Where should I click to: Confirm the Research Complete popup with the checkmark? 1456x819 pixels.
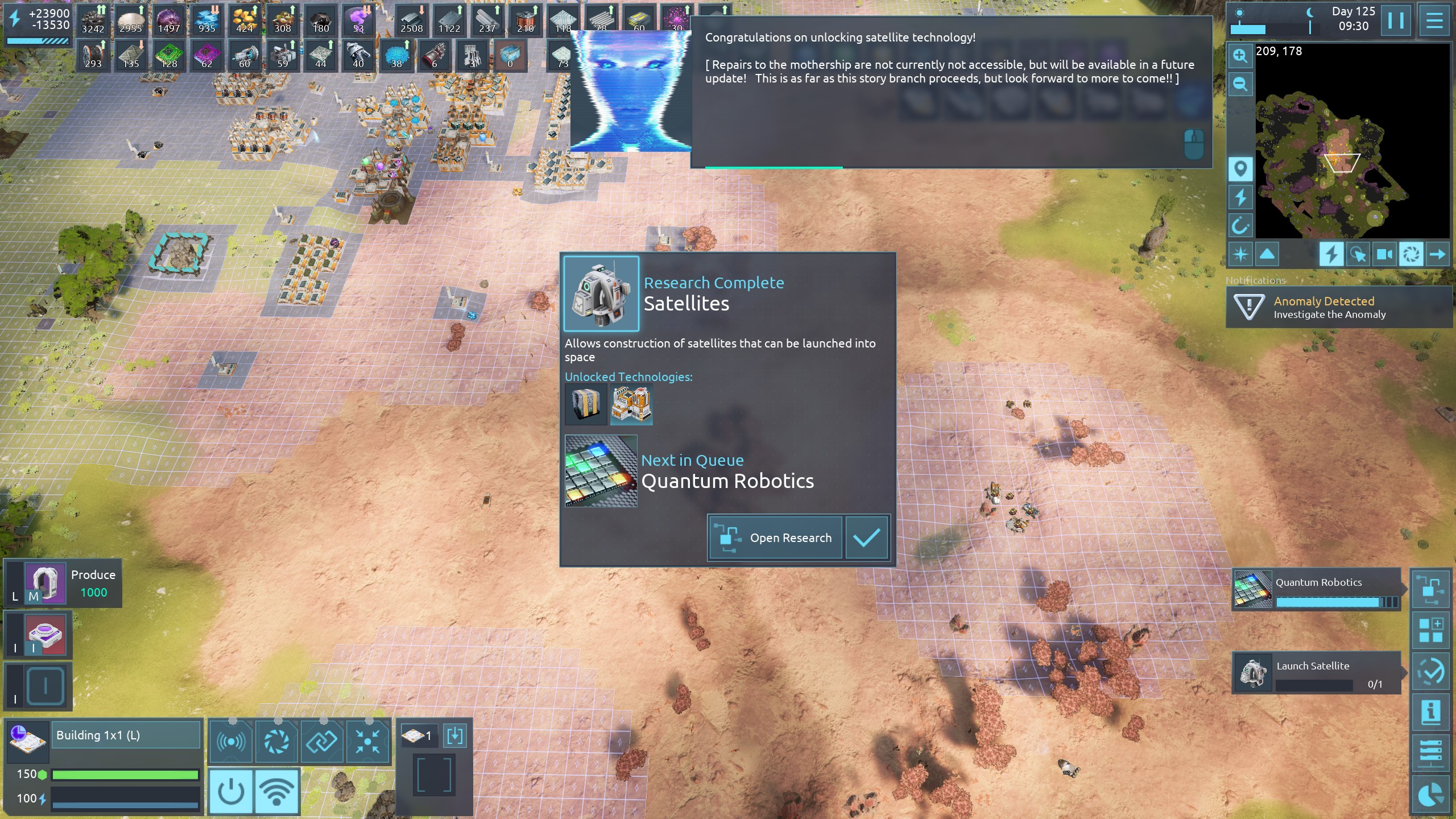[866, 537]
